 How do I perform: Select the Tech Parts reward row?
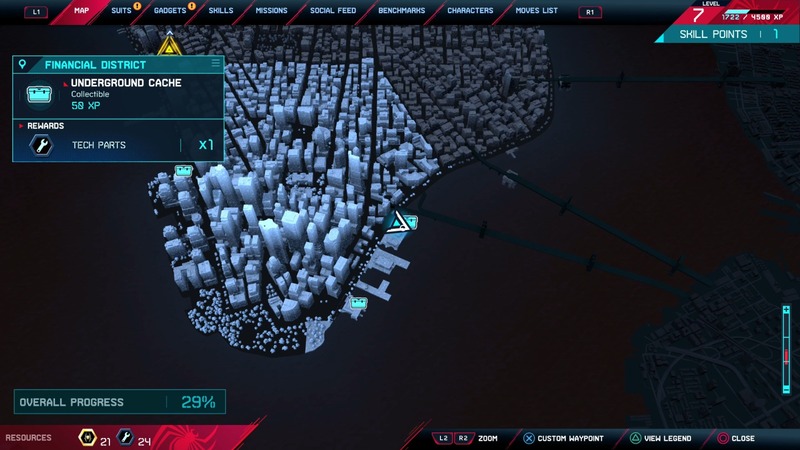[x=118, y=146]
